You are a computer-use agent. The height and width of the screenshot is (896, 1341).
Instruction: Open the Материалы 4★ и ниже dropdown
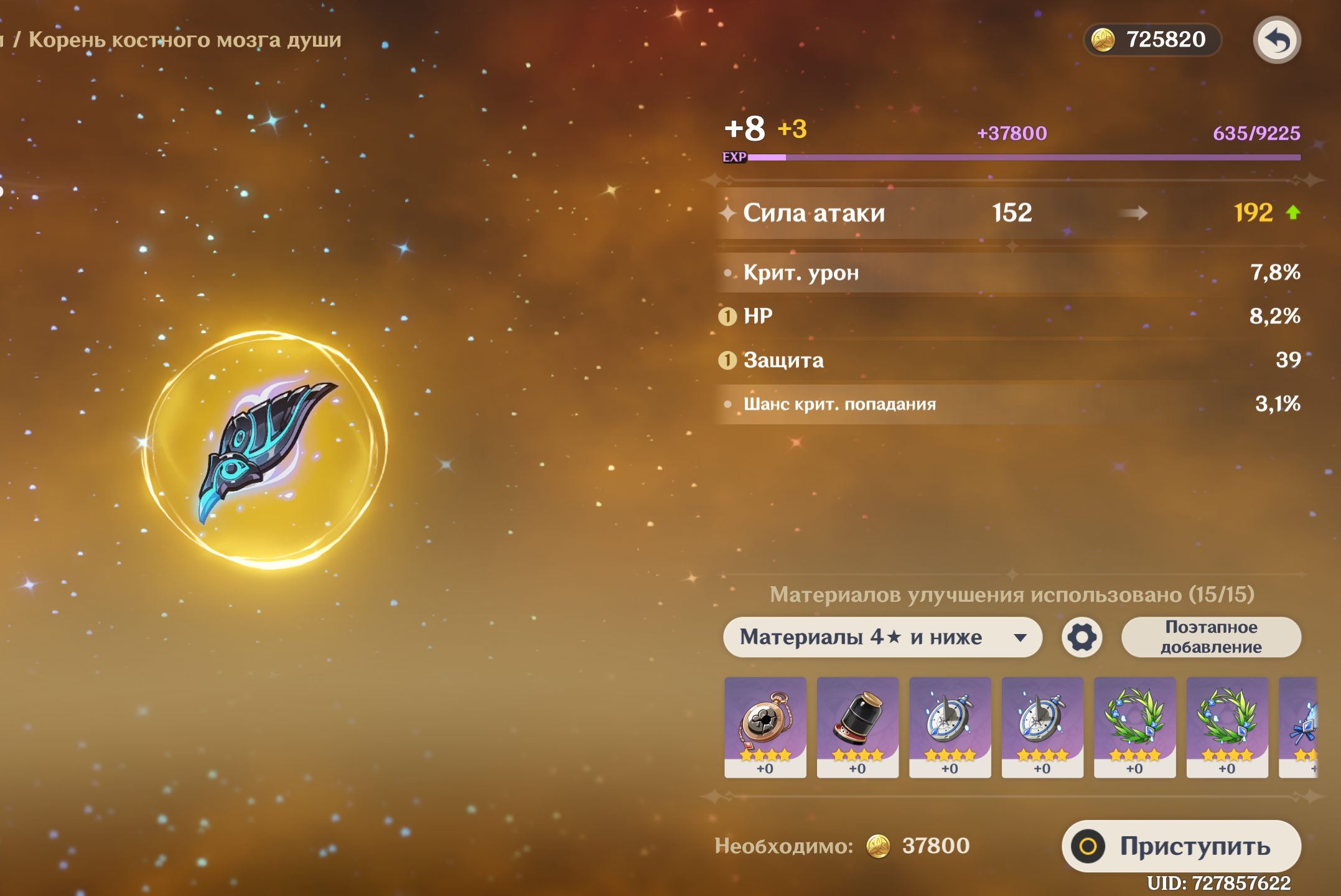882,637
